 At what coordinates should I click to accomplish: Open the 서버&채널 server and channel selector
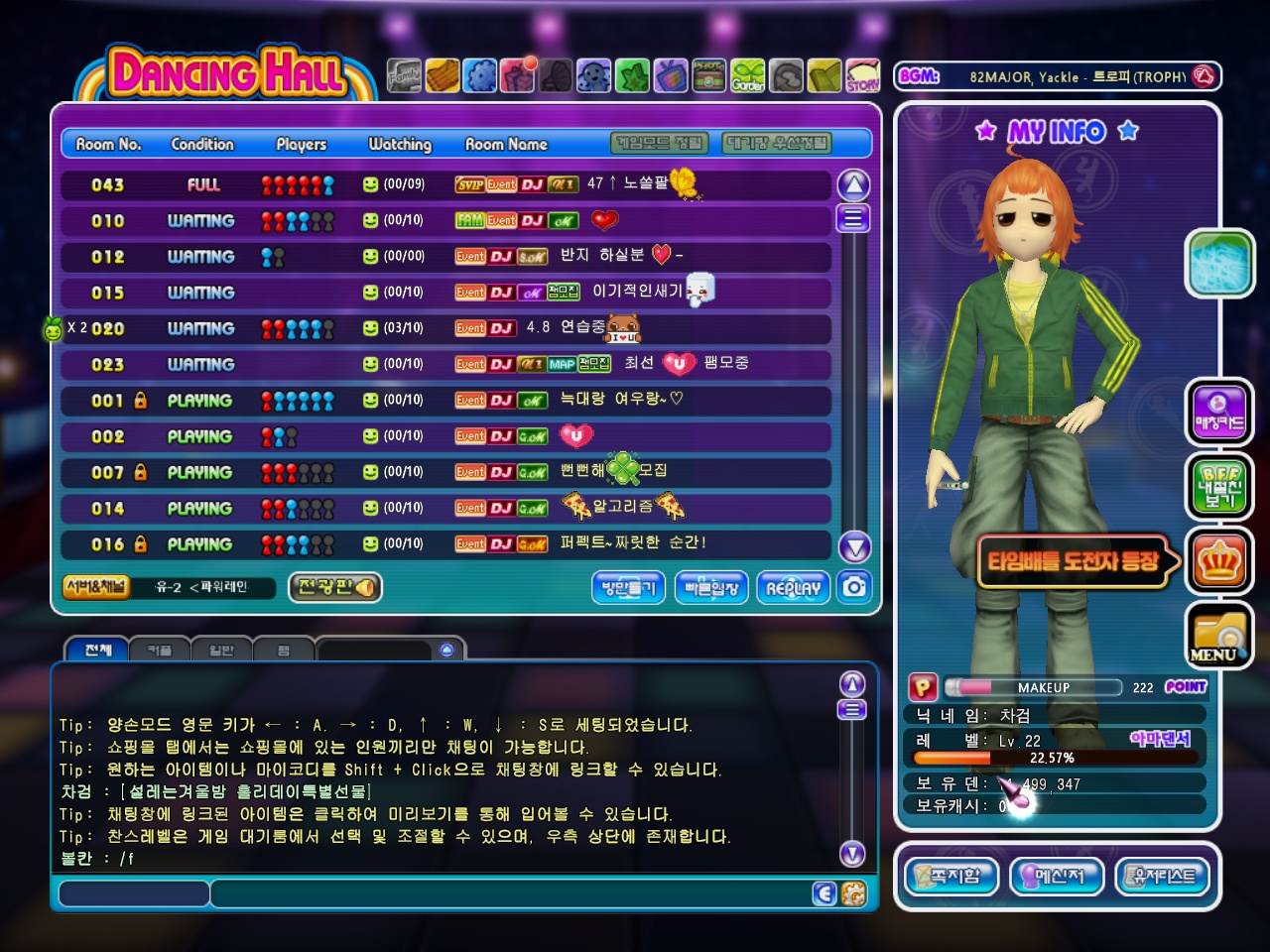(96, 587)
